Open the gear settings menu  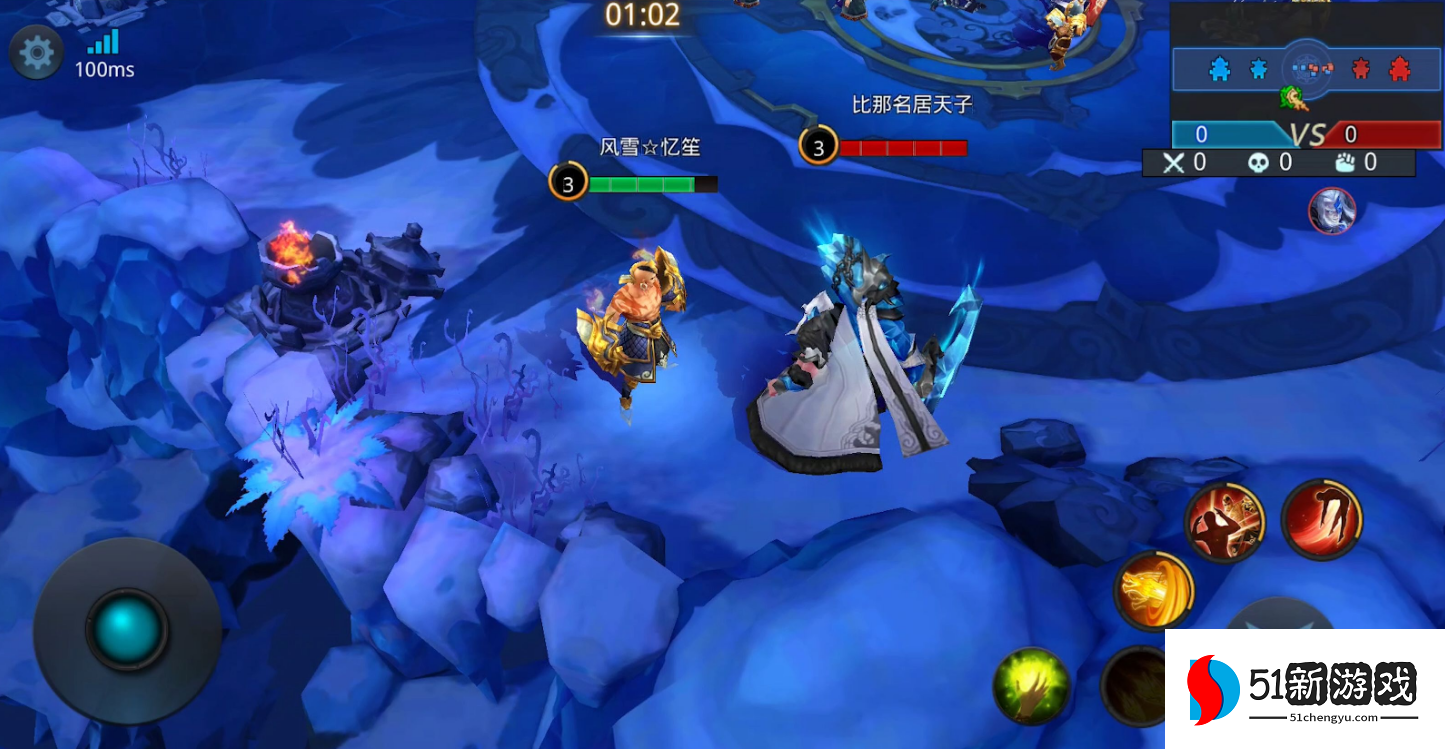coord(37,52)
